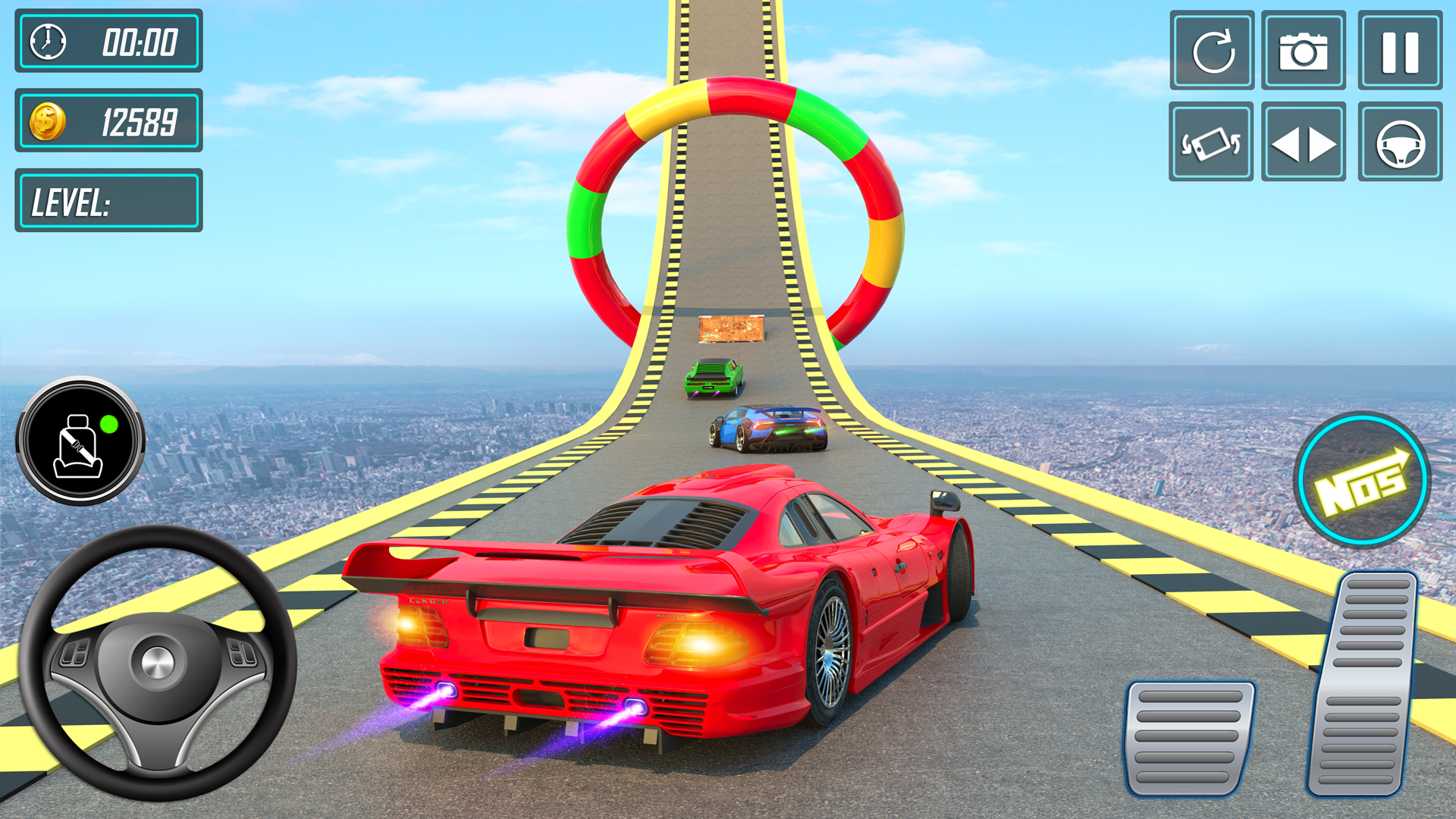1456x819 pixels.
Task: Click the coin icon beside the balance
Action: coord(49,121)
